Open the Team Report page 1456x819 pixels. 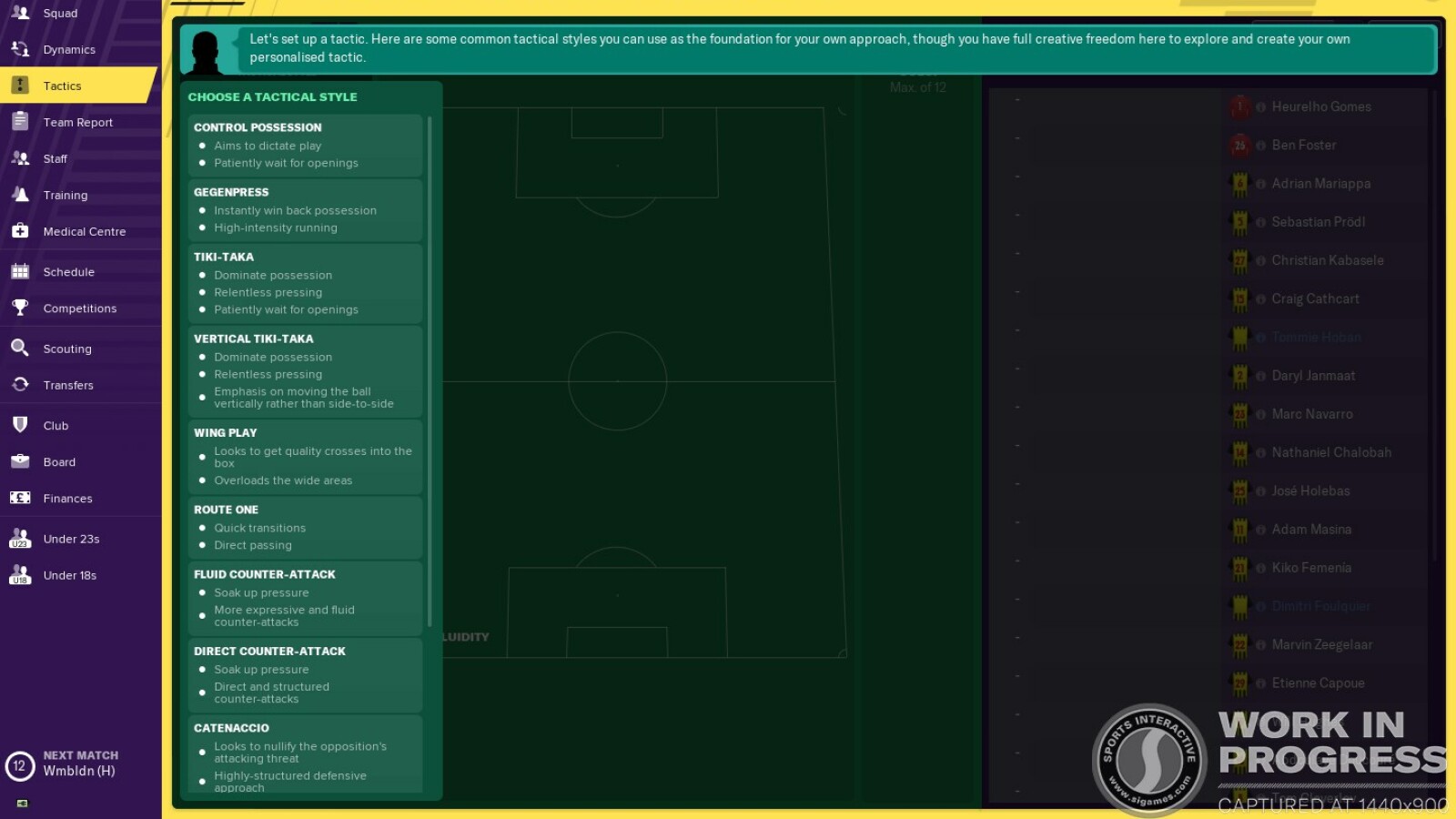78,123
